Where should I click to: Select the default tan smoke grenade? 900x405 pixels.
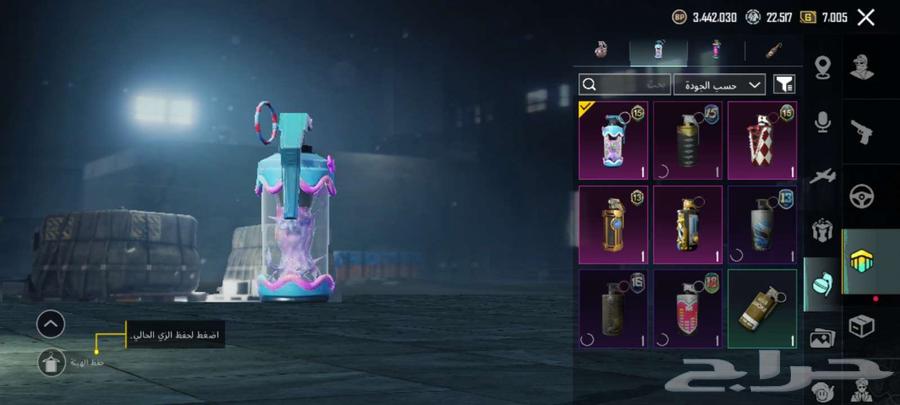click(762, 309)
